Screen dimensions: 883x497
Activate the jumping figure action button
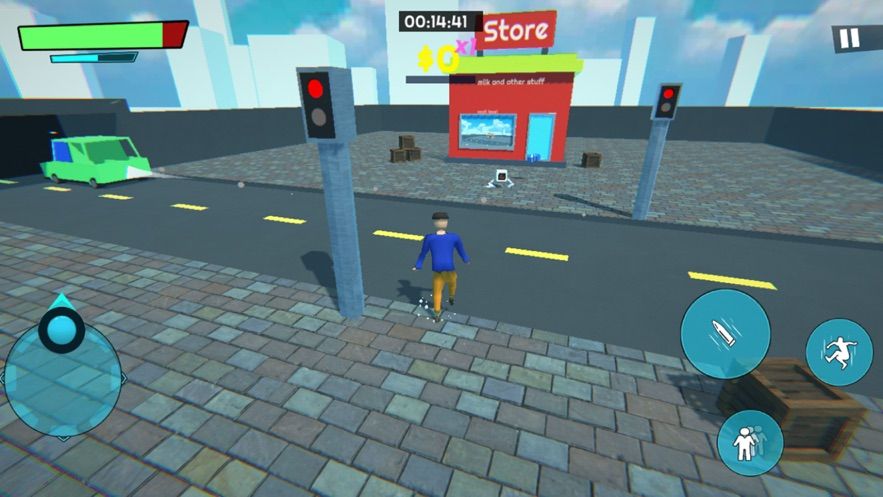tap(839, 353)
